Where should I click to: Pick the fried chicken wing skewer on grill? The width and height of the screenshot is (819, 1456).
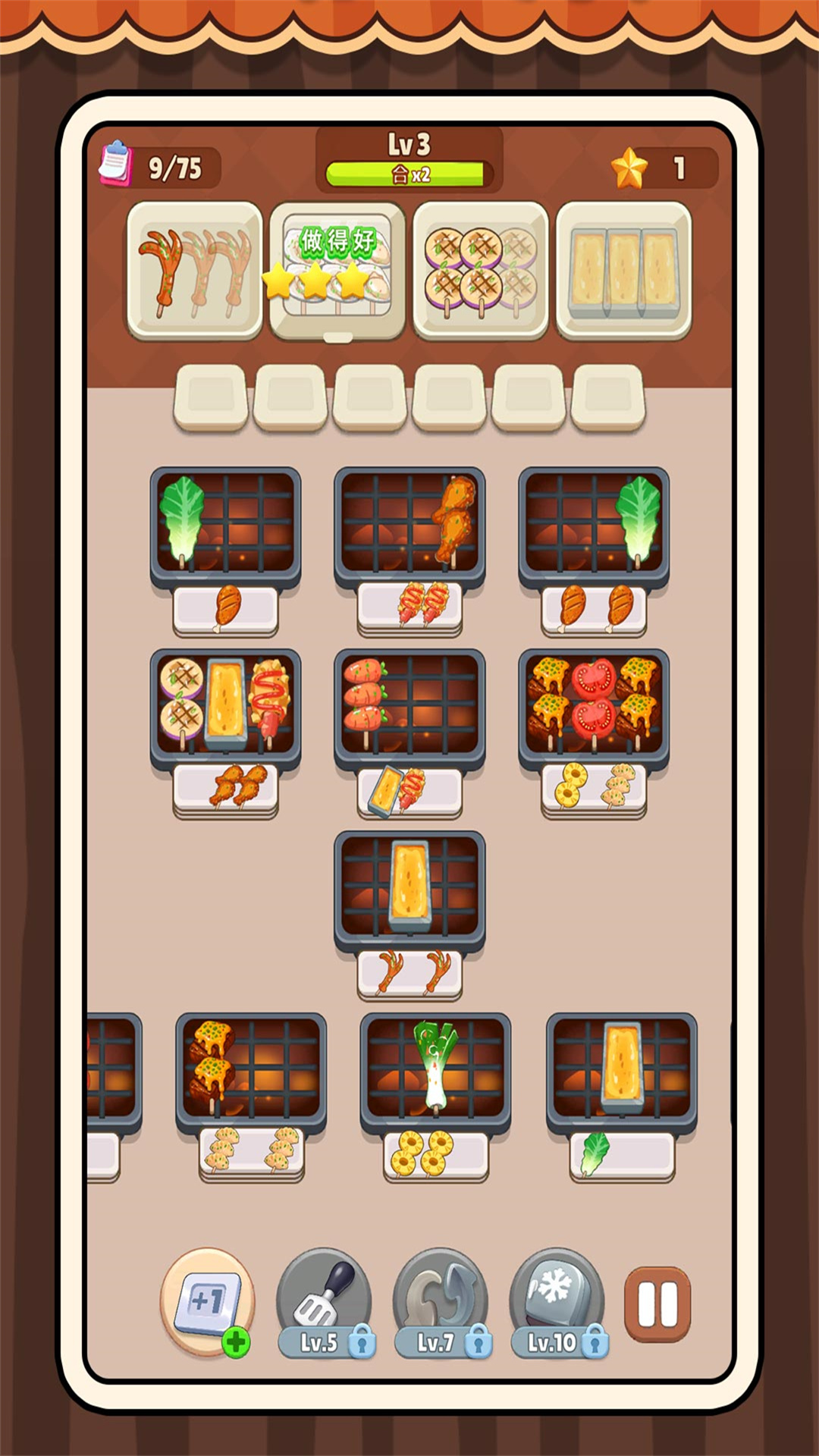click(455, 519)
